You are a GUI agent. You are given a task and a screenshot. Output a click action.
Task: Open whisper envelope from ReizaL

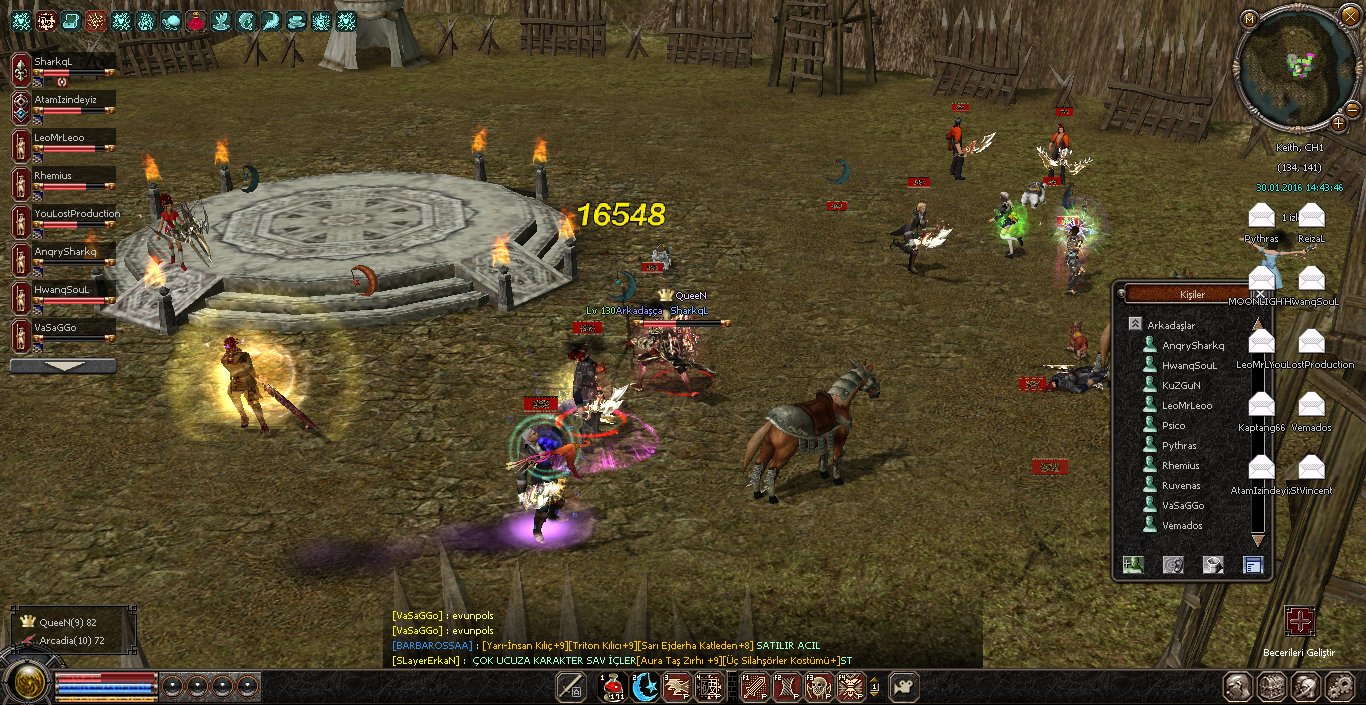pyautogui.click(x=1311, y=216)
